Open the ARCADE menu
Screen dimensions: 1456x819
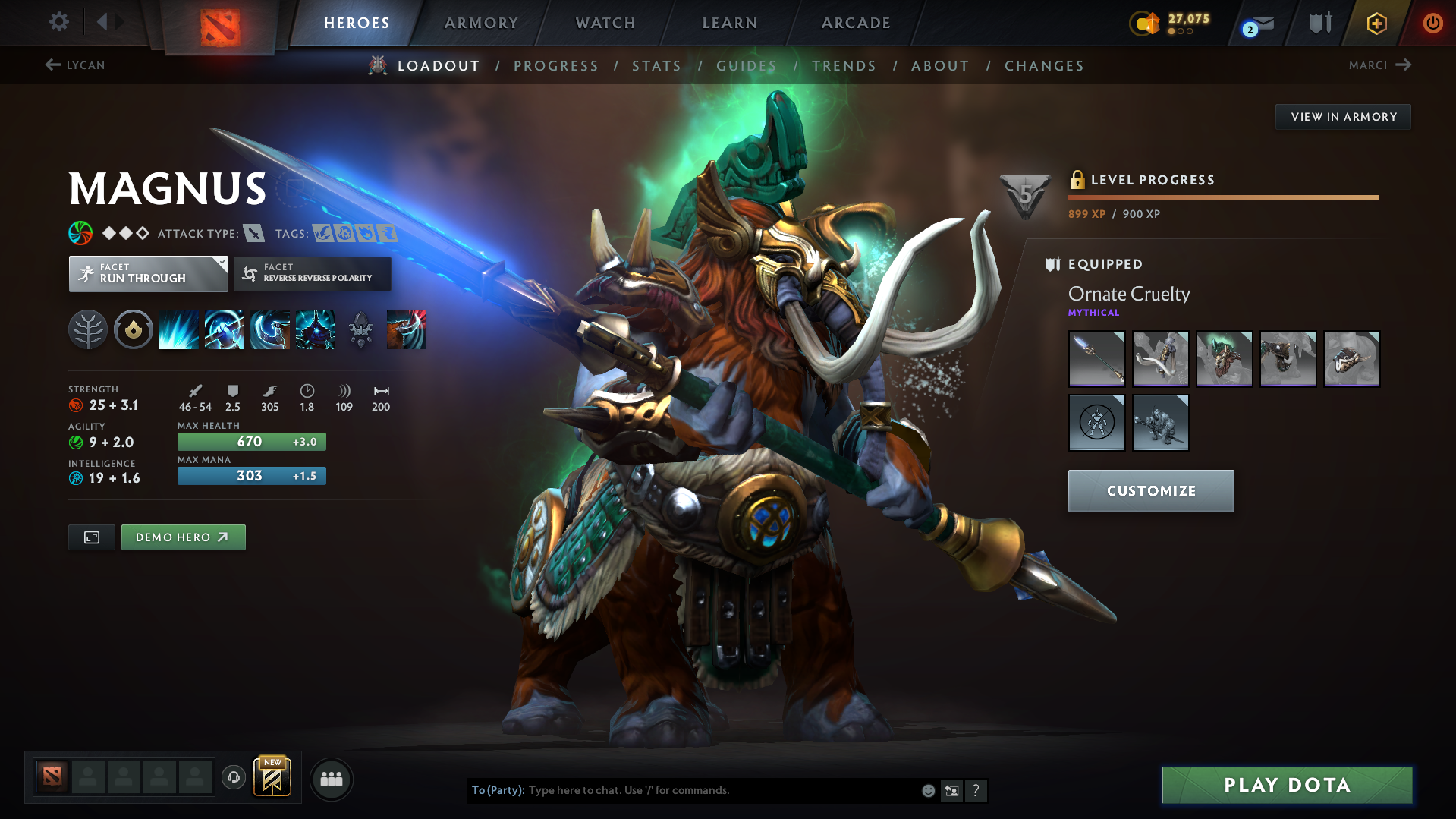[855, 23]
